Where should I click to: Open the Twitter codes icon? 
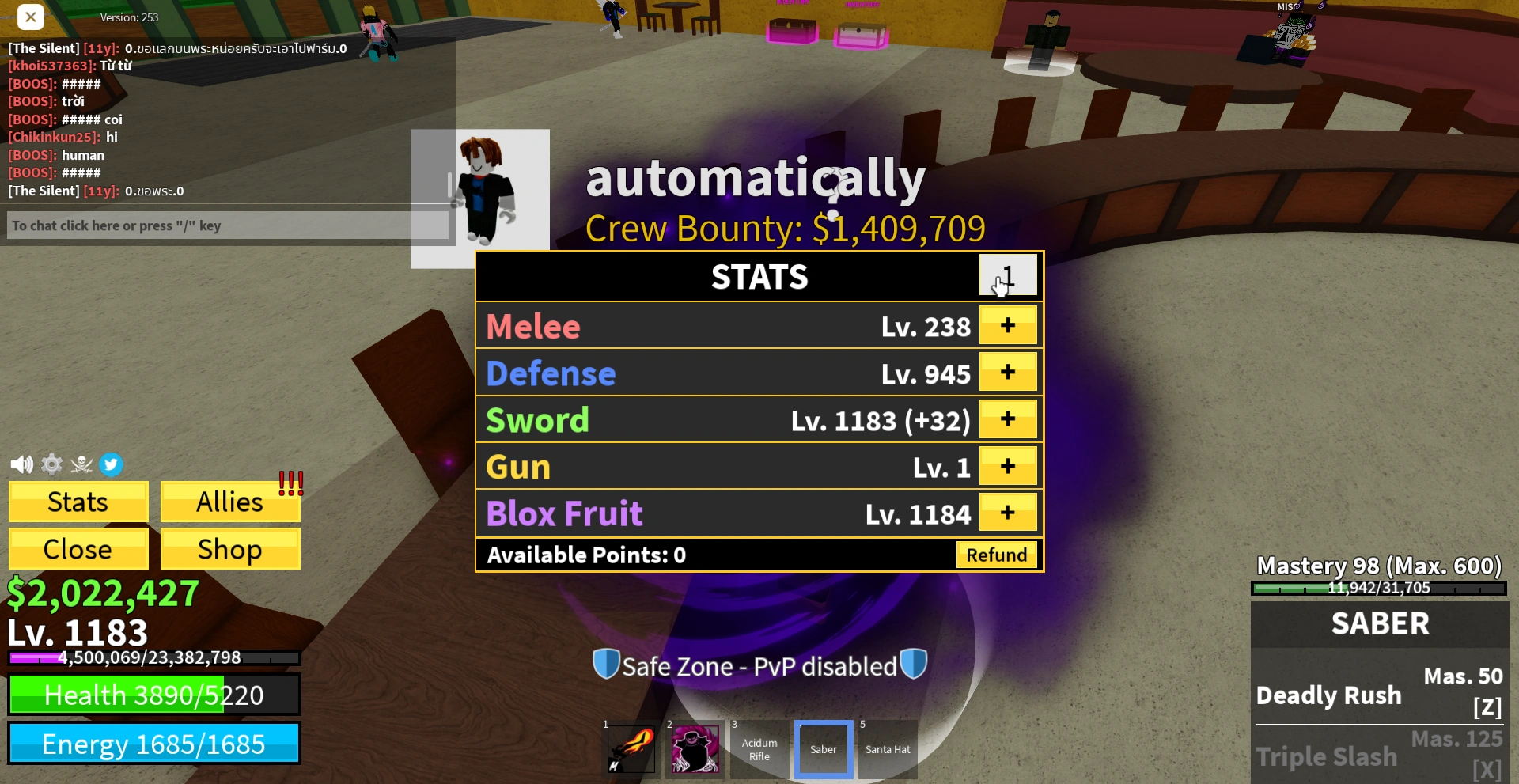(x=112, y=464)
